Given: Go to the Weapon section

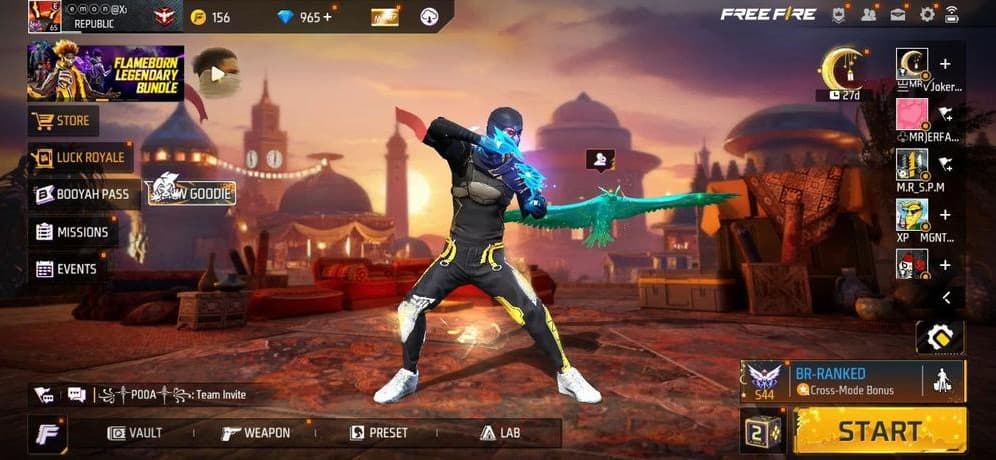Looking at the screenshot, I should point(256,433).
